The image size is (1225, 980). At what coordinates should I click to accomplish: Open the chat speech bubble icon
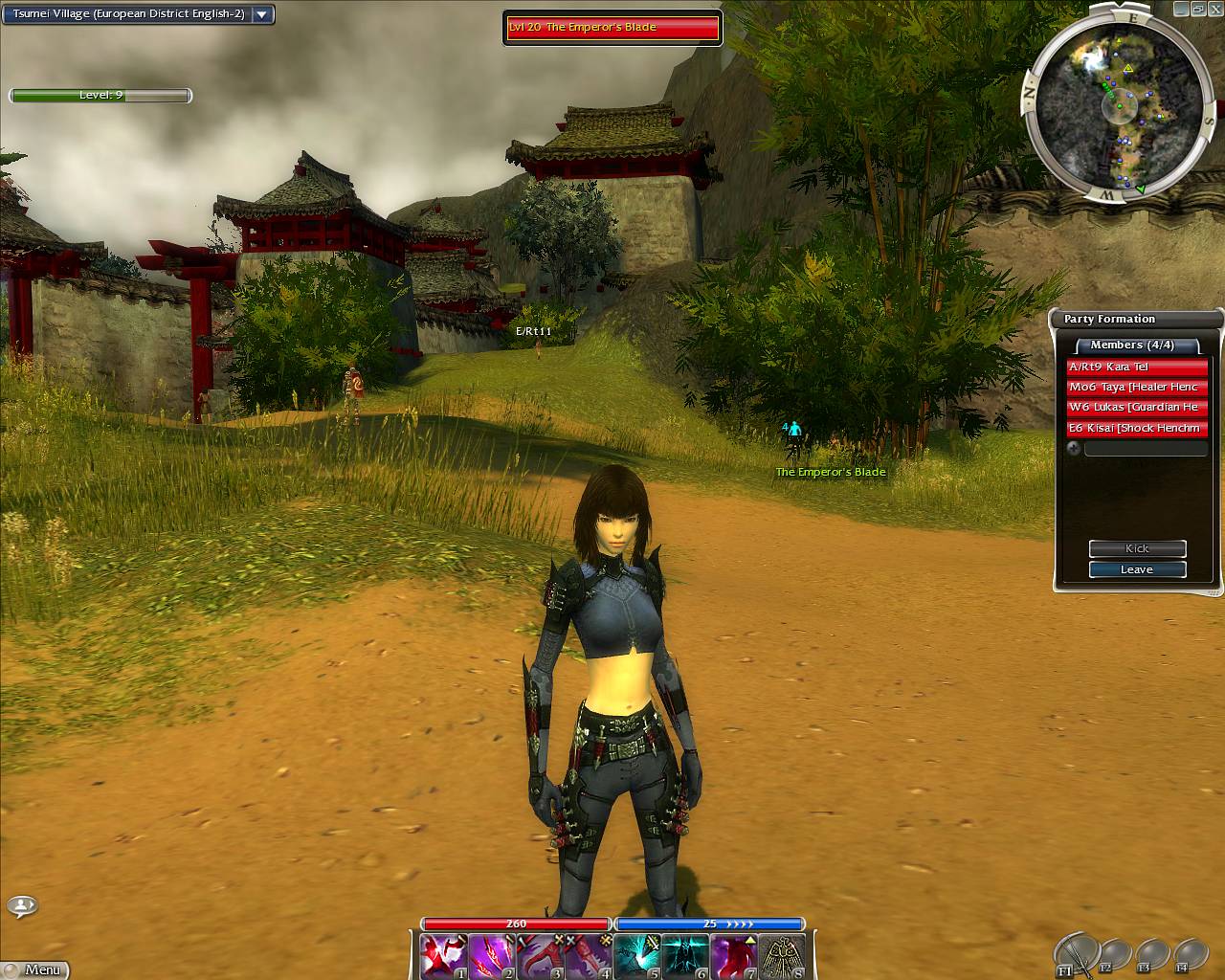(21, 904)
